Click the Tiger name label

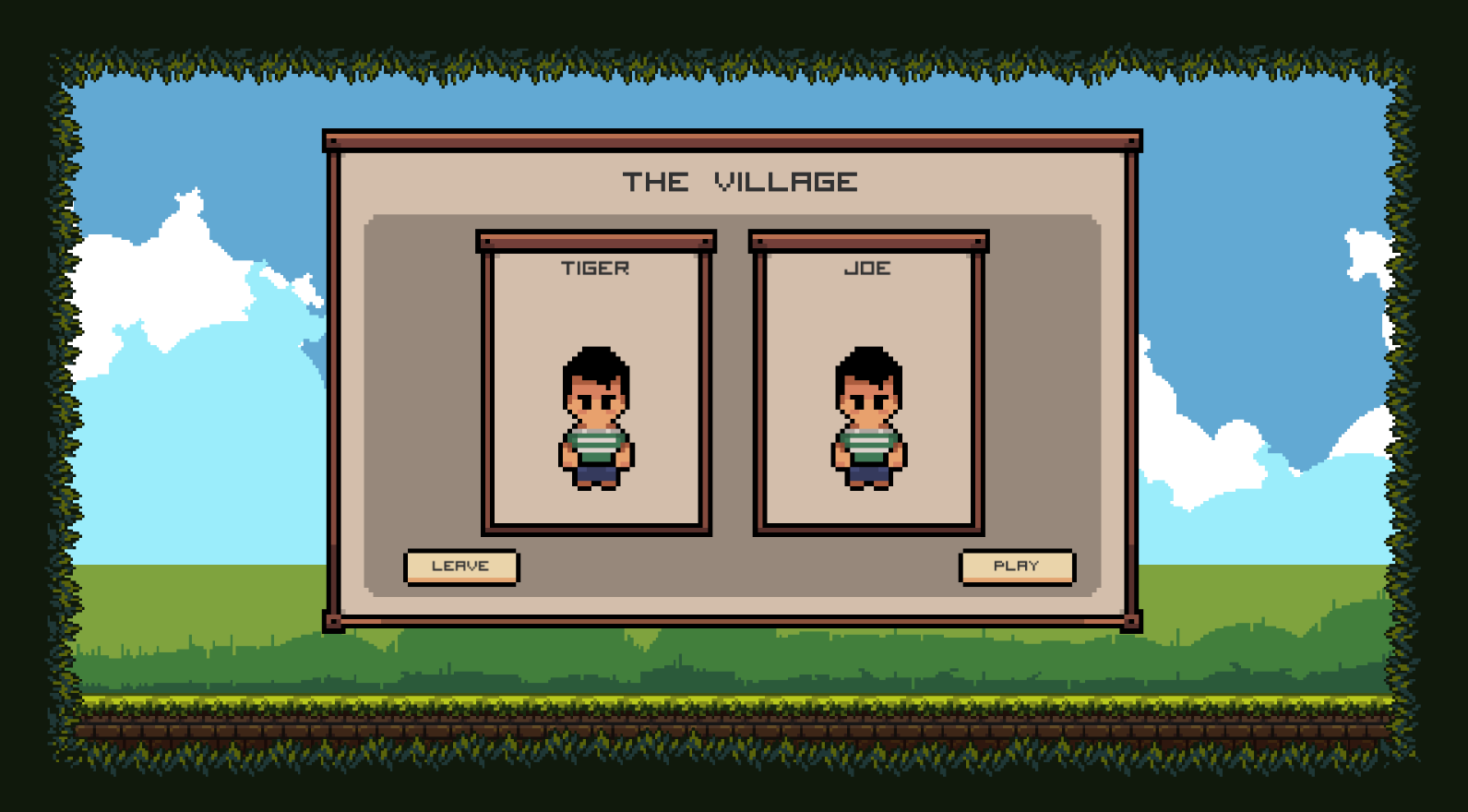tap(596, 269)
